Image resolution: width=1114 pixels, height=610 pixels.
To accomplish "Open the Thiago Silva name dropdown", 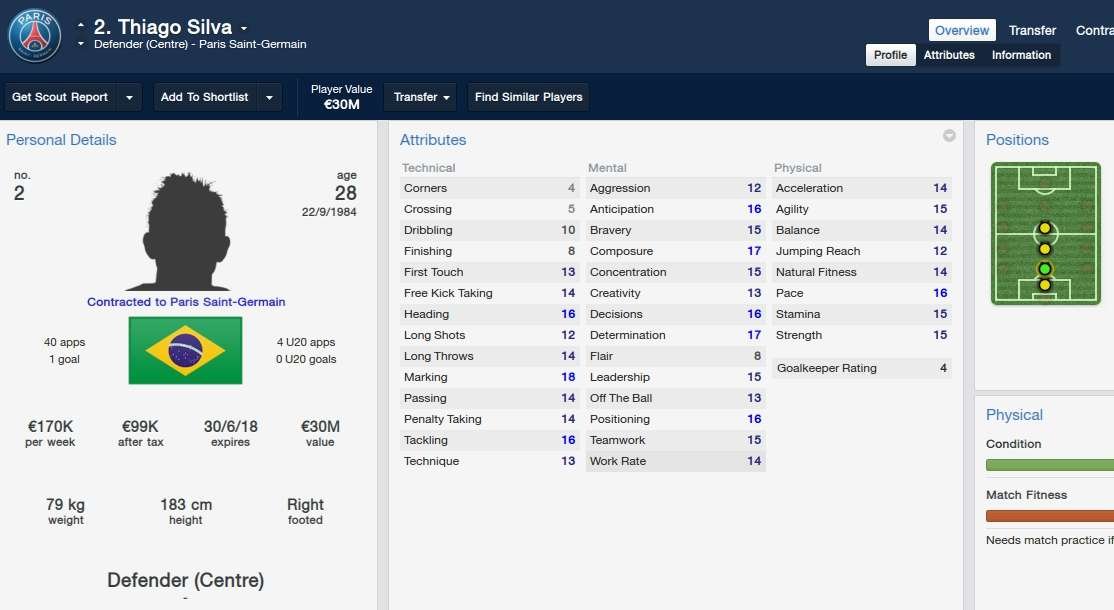I will (244, 28).
